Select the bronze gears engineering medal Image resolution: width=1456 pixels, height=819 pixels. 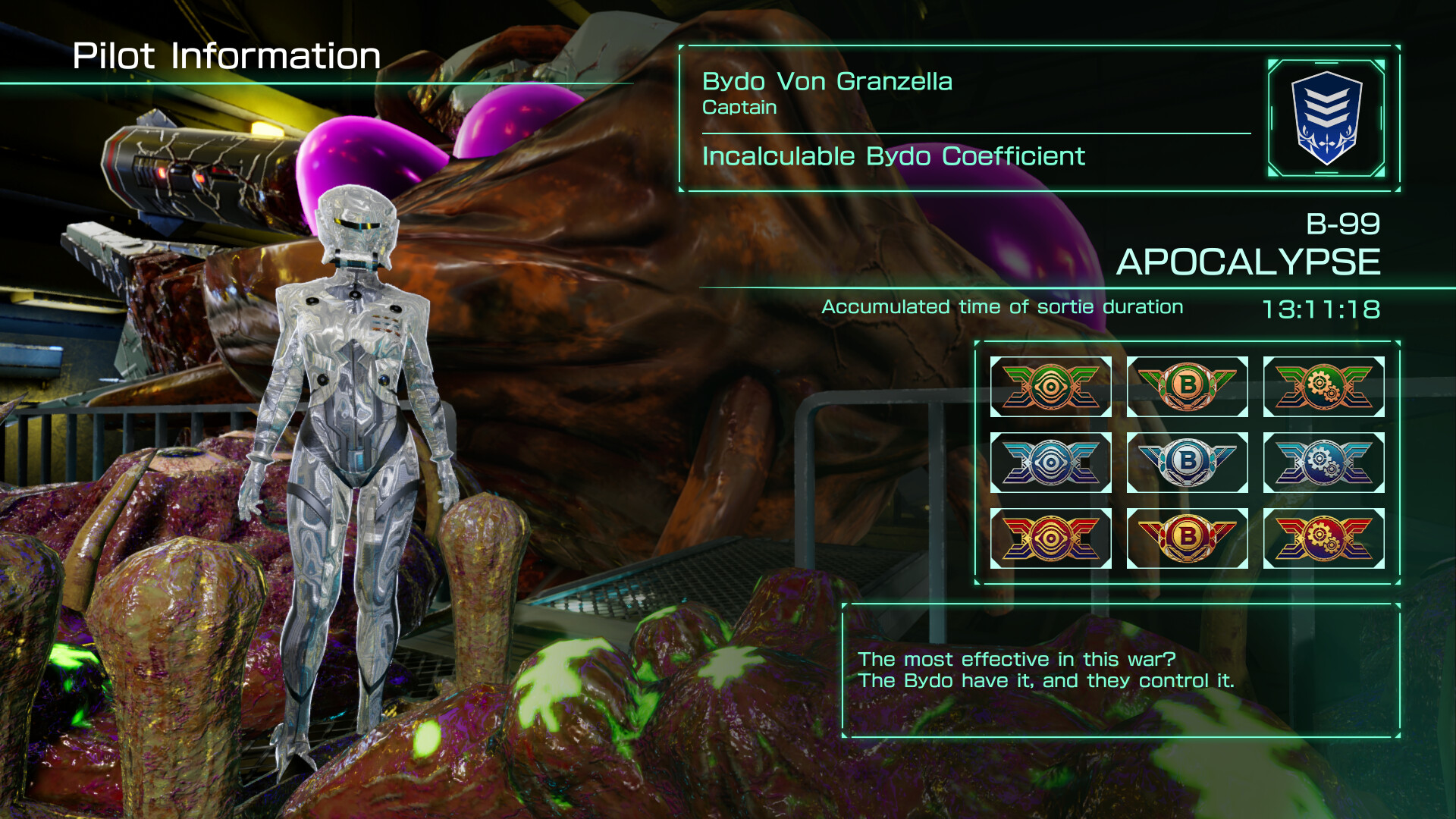pos(1323,387)
